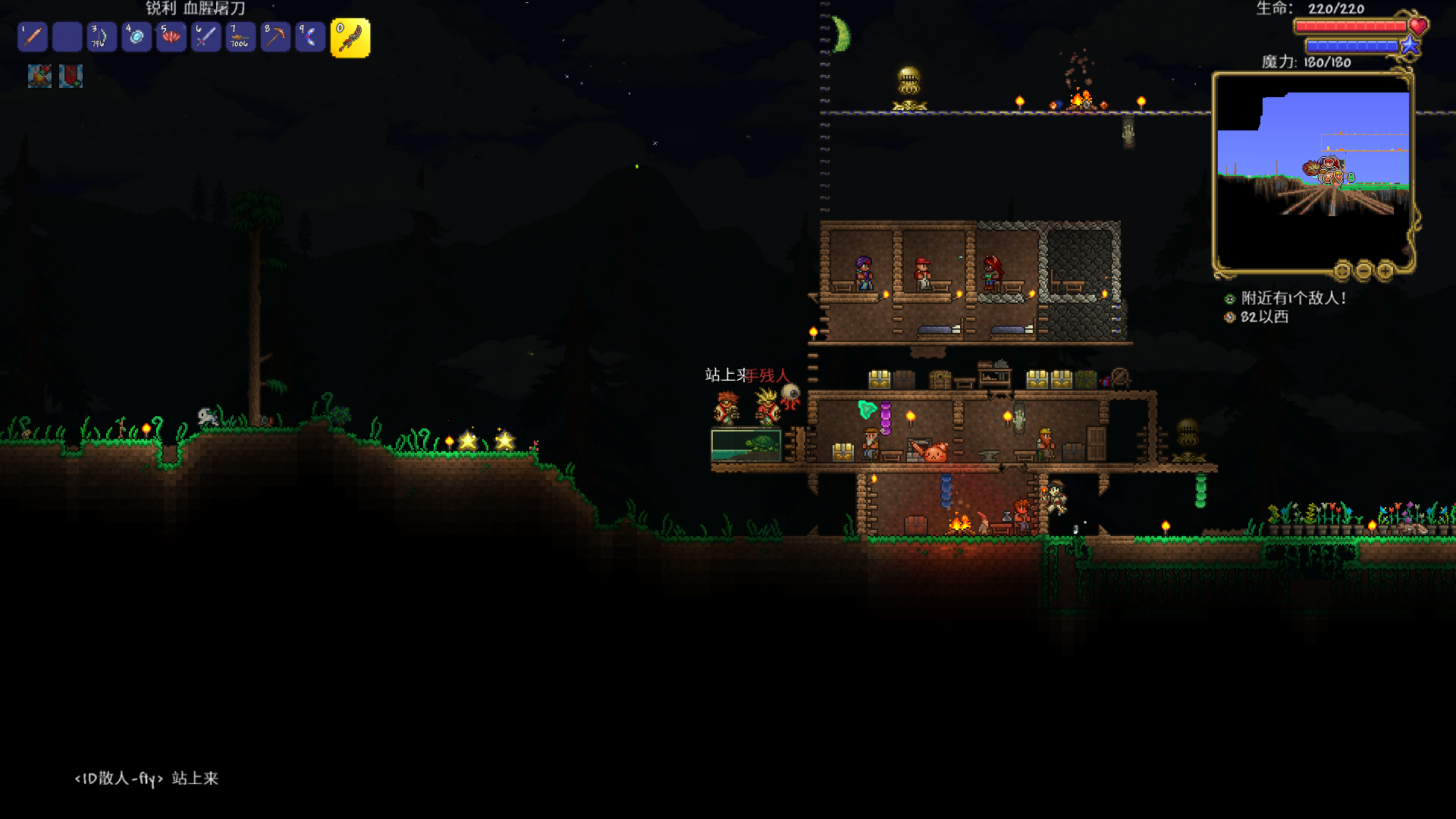Zoom in the minimap with plus button
This screenshot has width=1456, height=819.
[1385, 270]
